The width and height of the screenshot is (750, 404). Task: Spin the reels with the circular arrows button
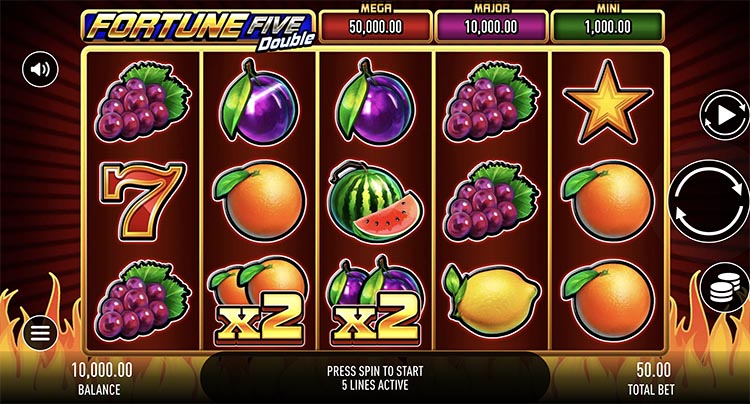point(709,200)
